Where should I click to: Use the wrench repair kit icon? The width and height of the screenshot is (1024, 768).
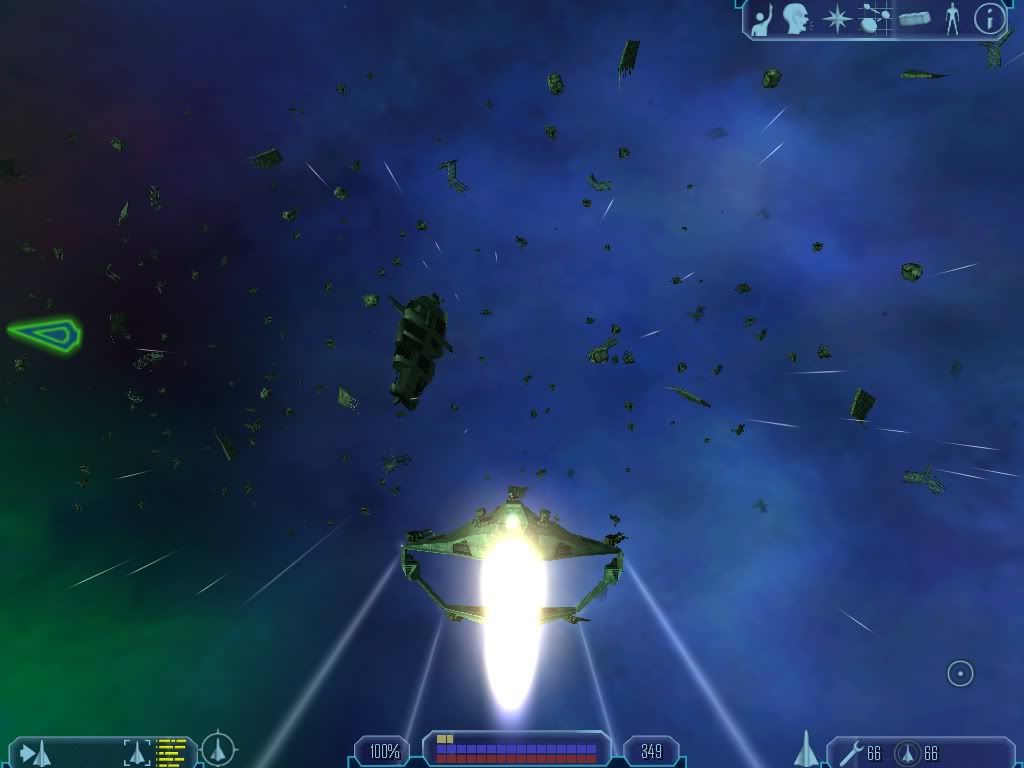(851, 752)
